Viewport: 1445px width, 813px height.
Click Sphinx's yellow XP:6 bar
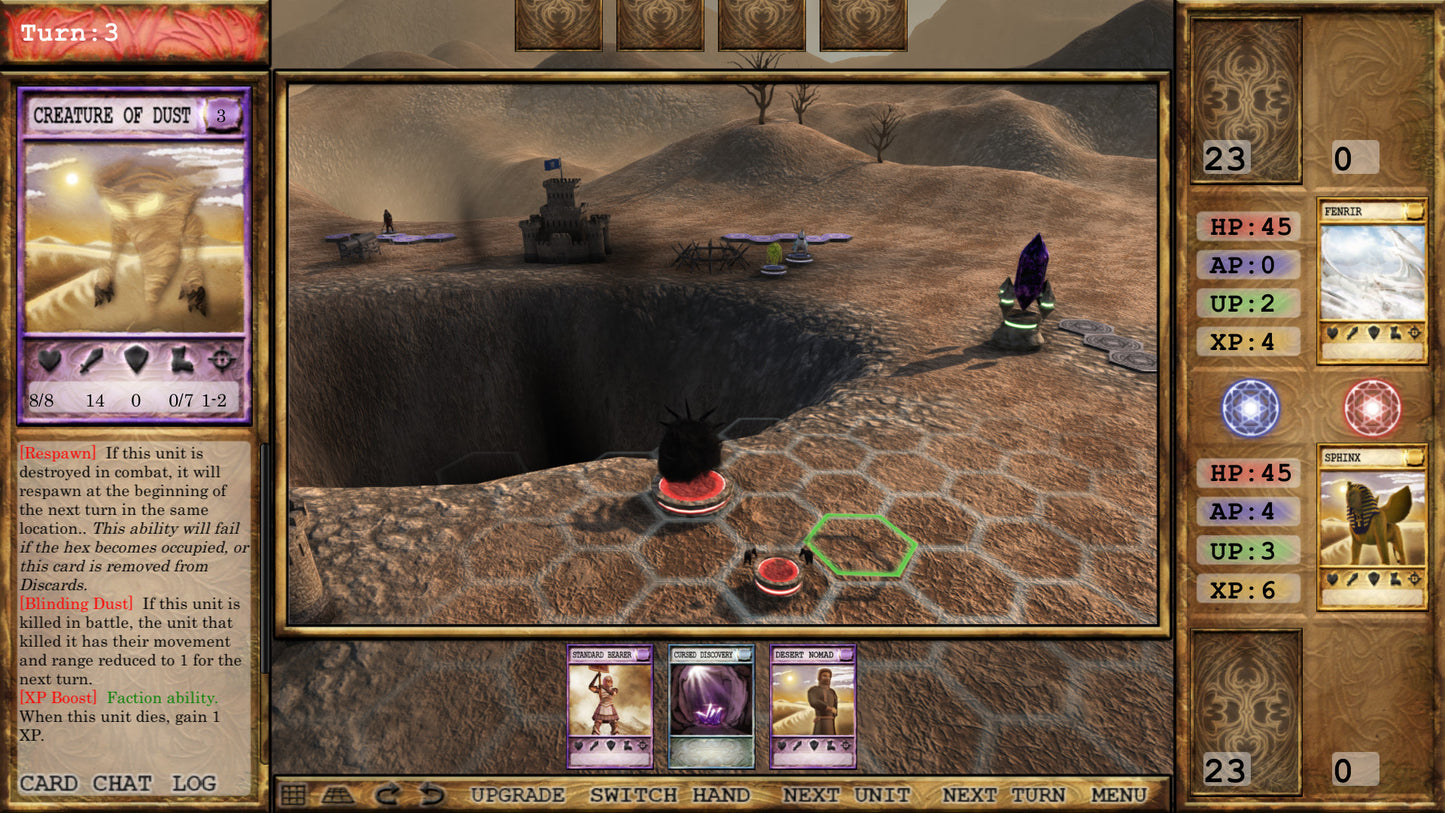point(1250,589)
